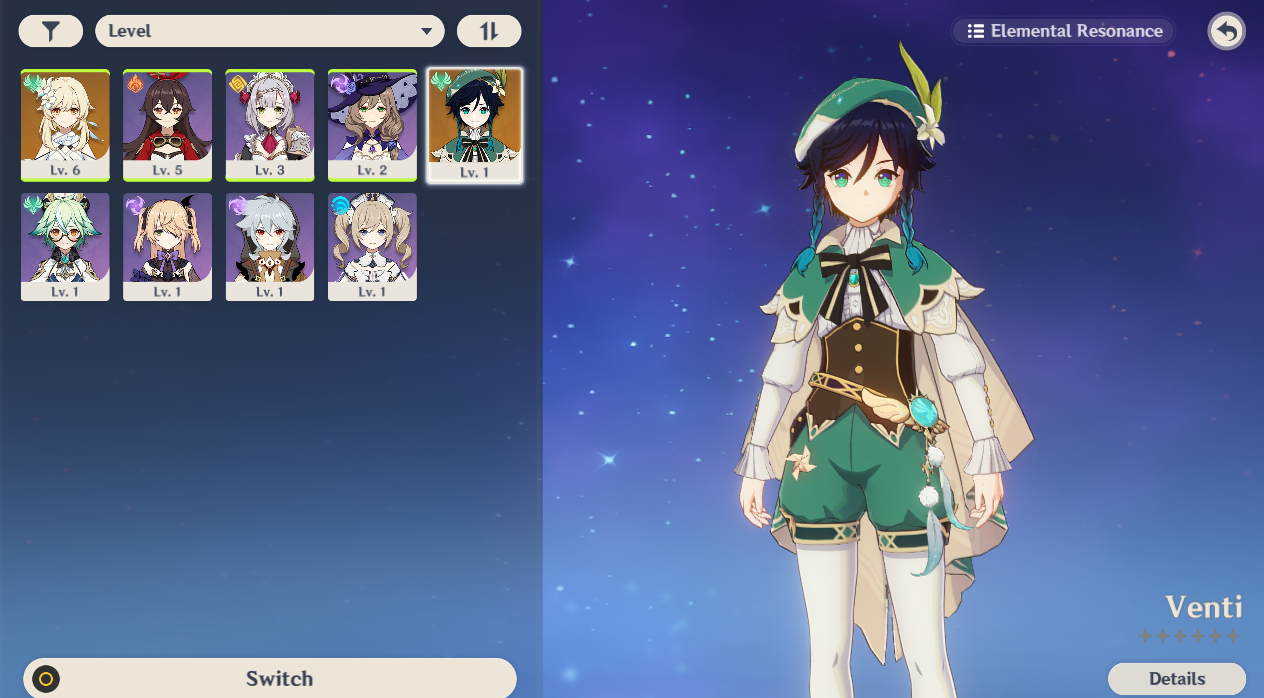Pick the Fischl character card

coord(167,247)
